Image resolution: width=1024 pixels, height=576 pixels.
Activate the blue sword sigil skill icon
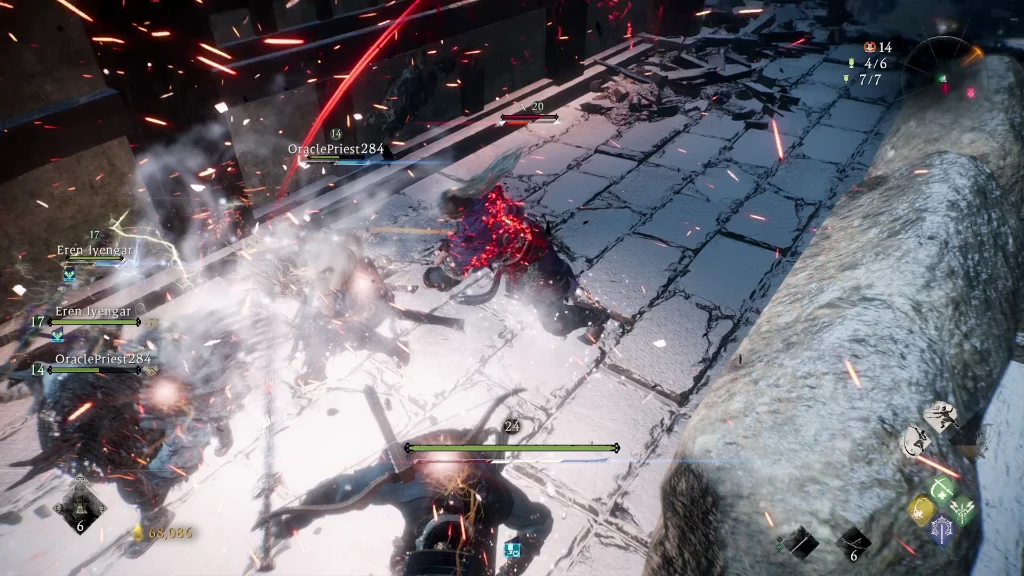(941, 529)
